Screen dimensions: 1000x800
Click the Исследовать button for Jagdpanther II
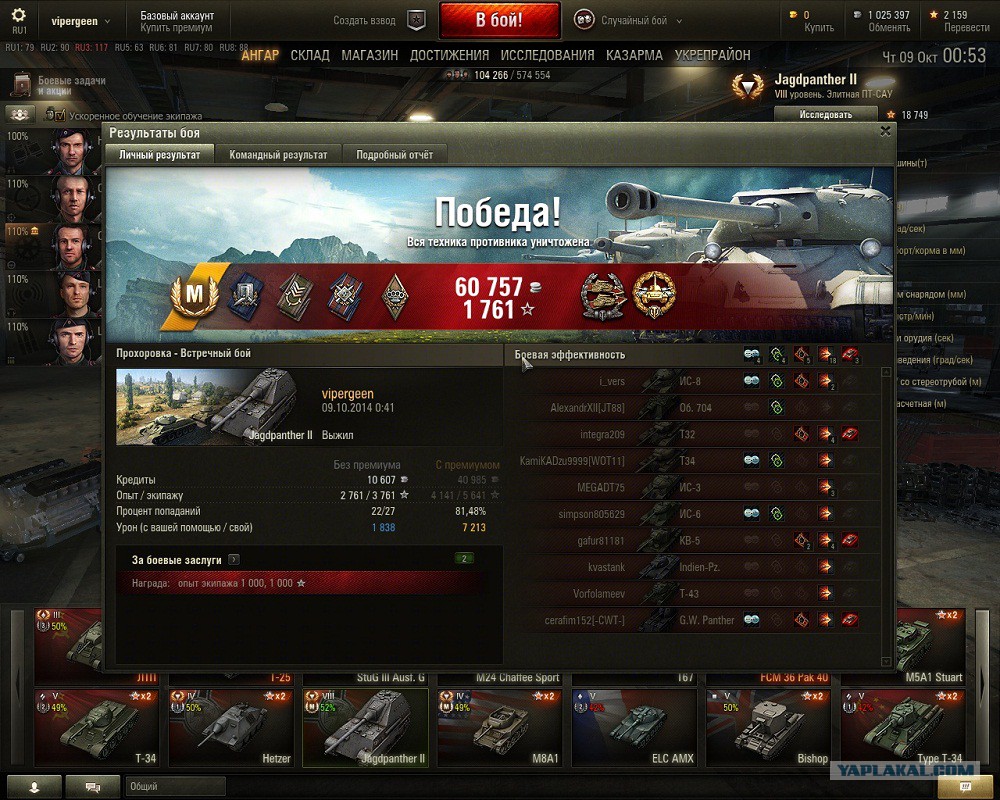826,114
